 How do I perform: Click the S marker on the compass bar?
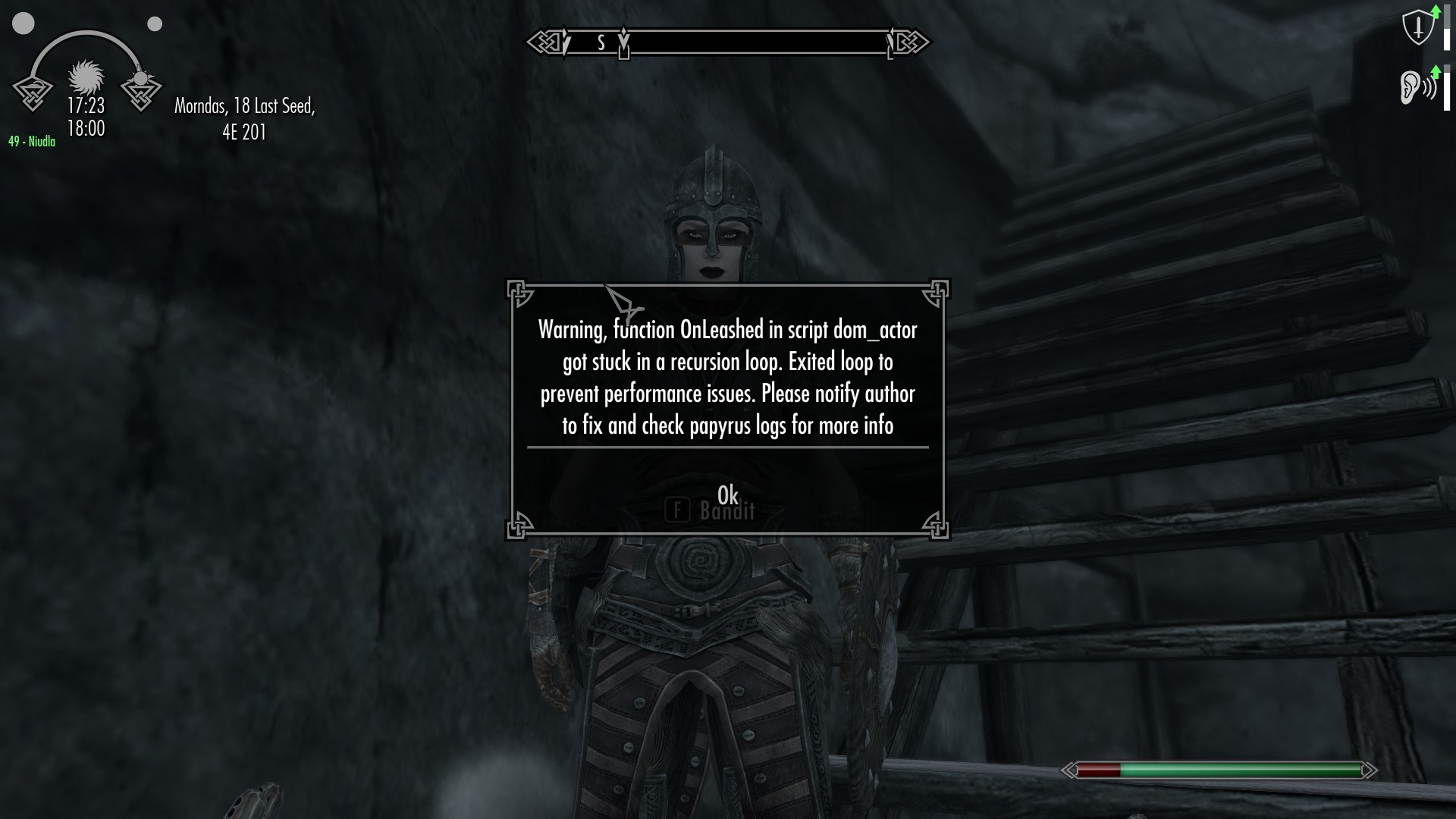pos(601,43)
